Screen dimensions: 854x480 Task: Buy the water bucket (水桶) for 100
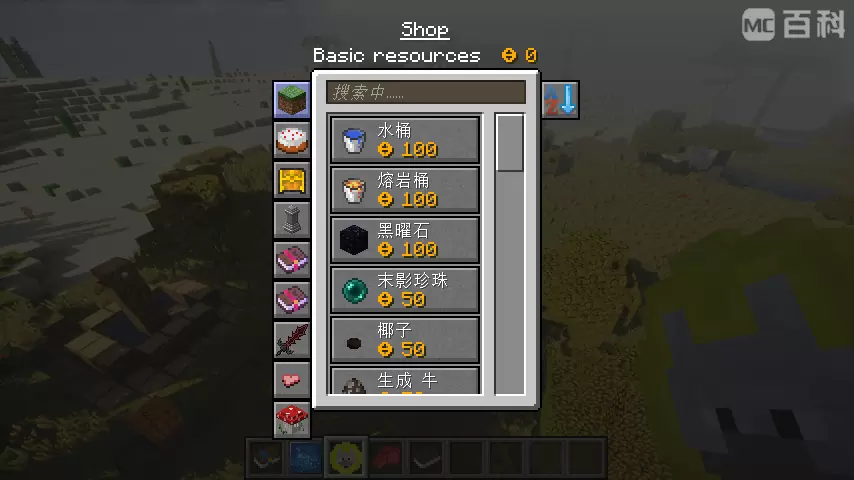click(x=405, y=140)
